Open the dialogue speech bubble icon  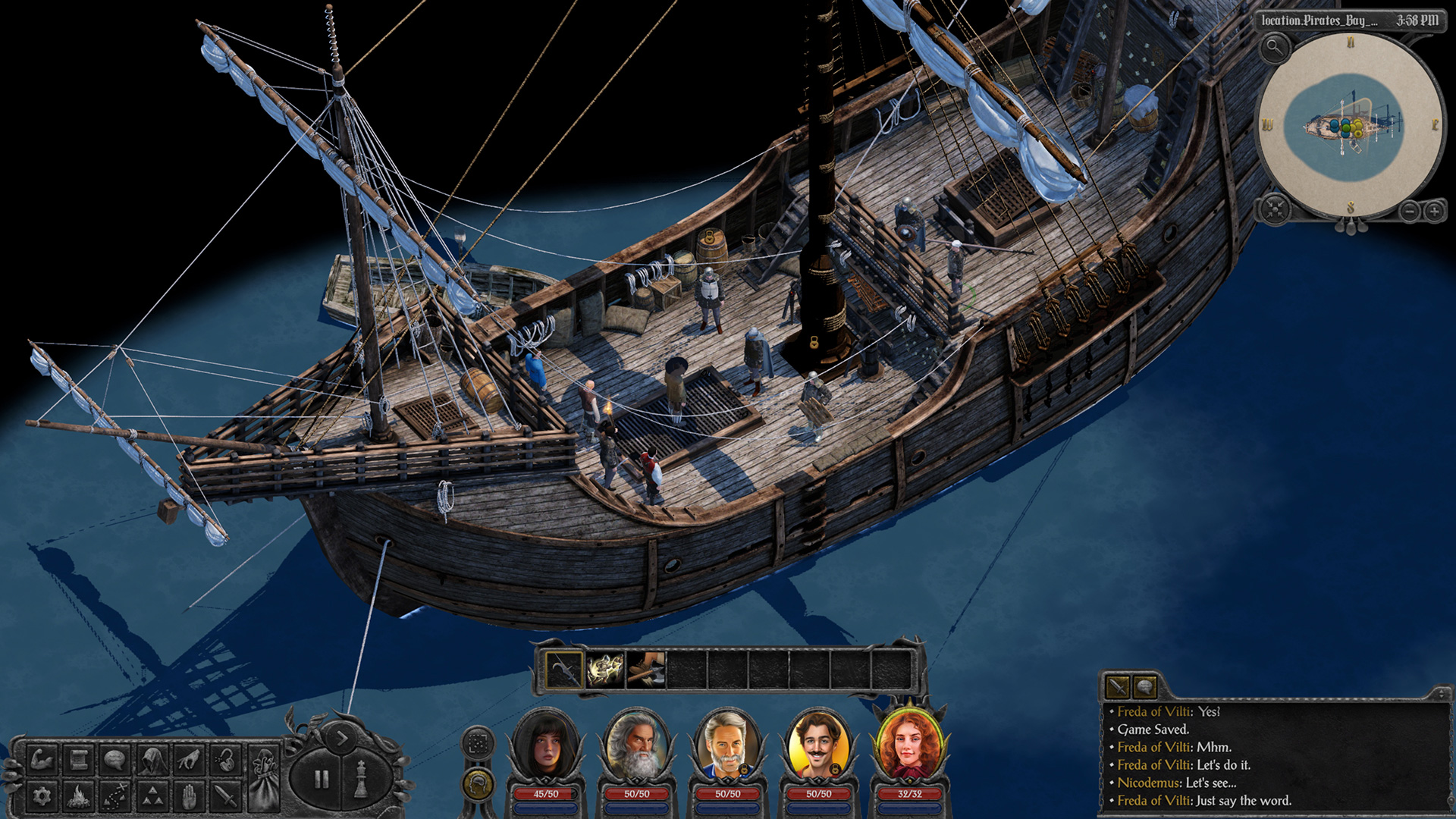pos(115,759)
